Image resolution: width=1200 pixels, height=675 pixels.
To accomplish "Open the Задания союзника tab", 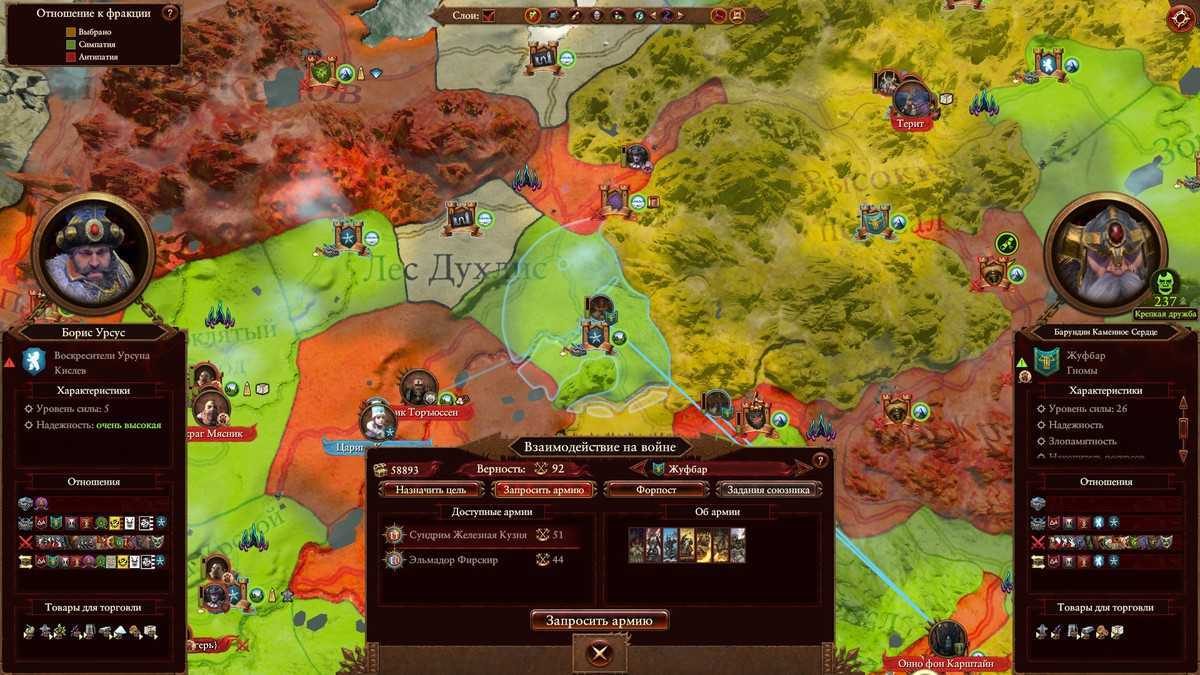I will [769, 490].
